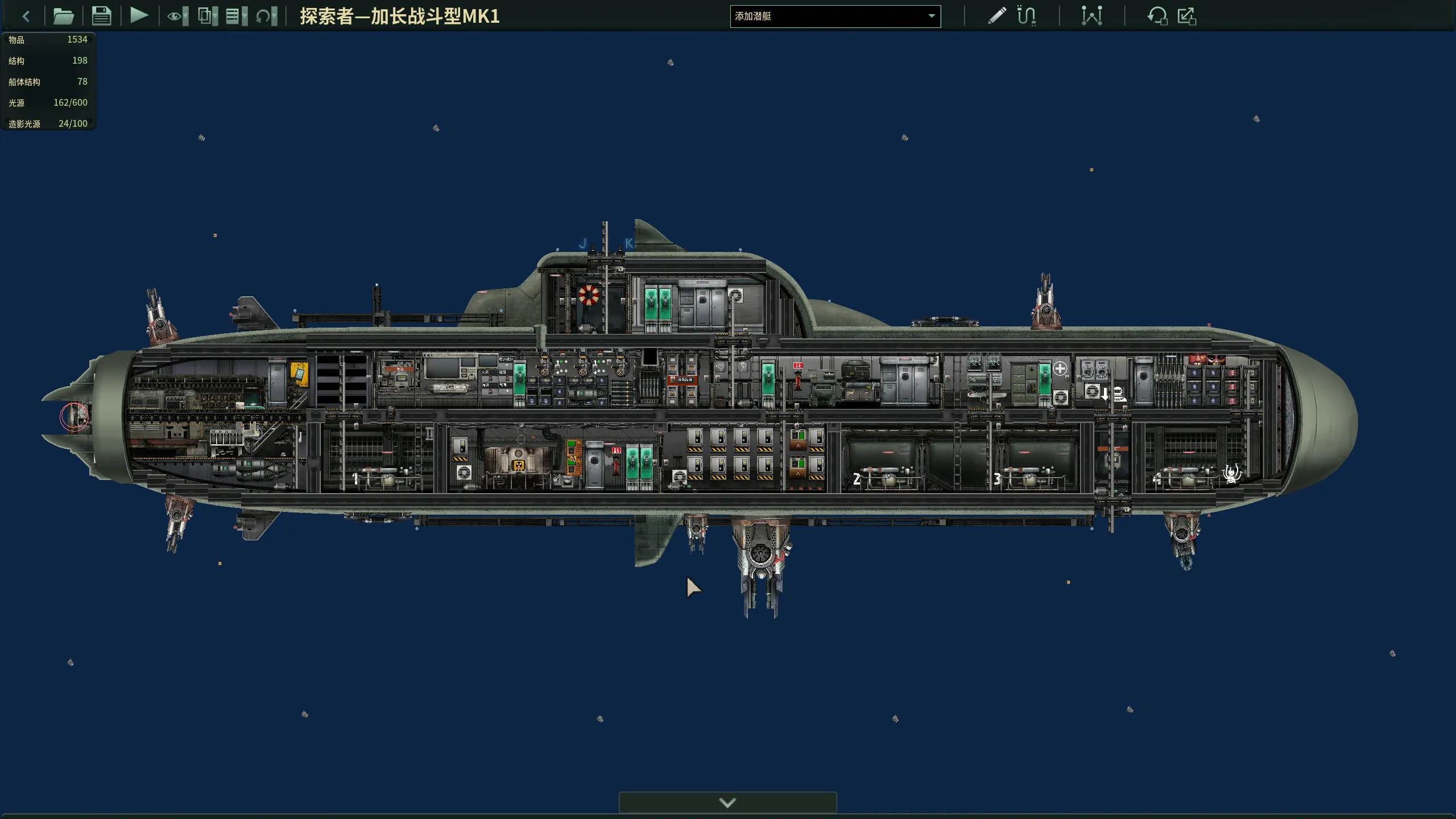
Task: Start test run with the play button
Action: pos(139,15)
